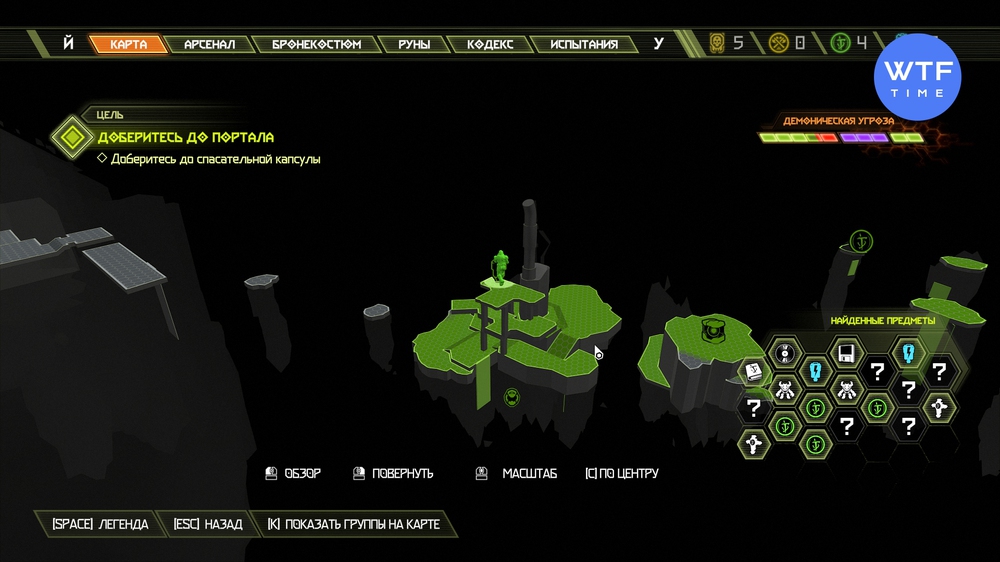Open the Бронекостюм tab
The height and width of the screenshot is (562, 1000).
coord(316,44)
